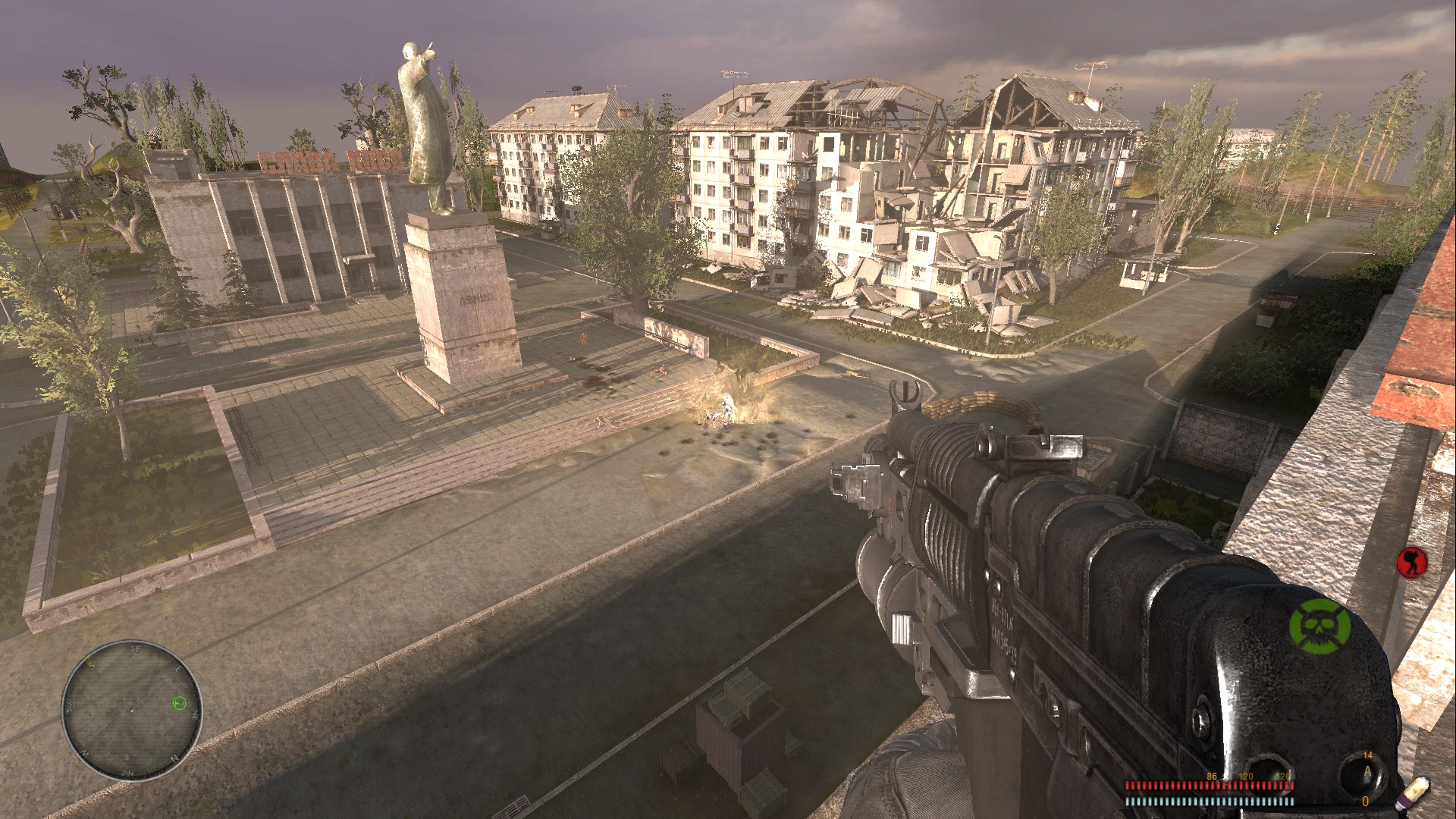
Task: Click the red overweight backpack icon
Action: pyautogui.click(x=1412, y=562)
